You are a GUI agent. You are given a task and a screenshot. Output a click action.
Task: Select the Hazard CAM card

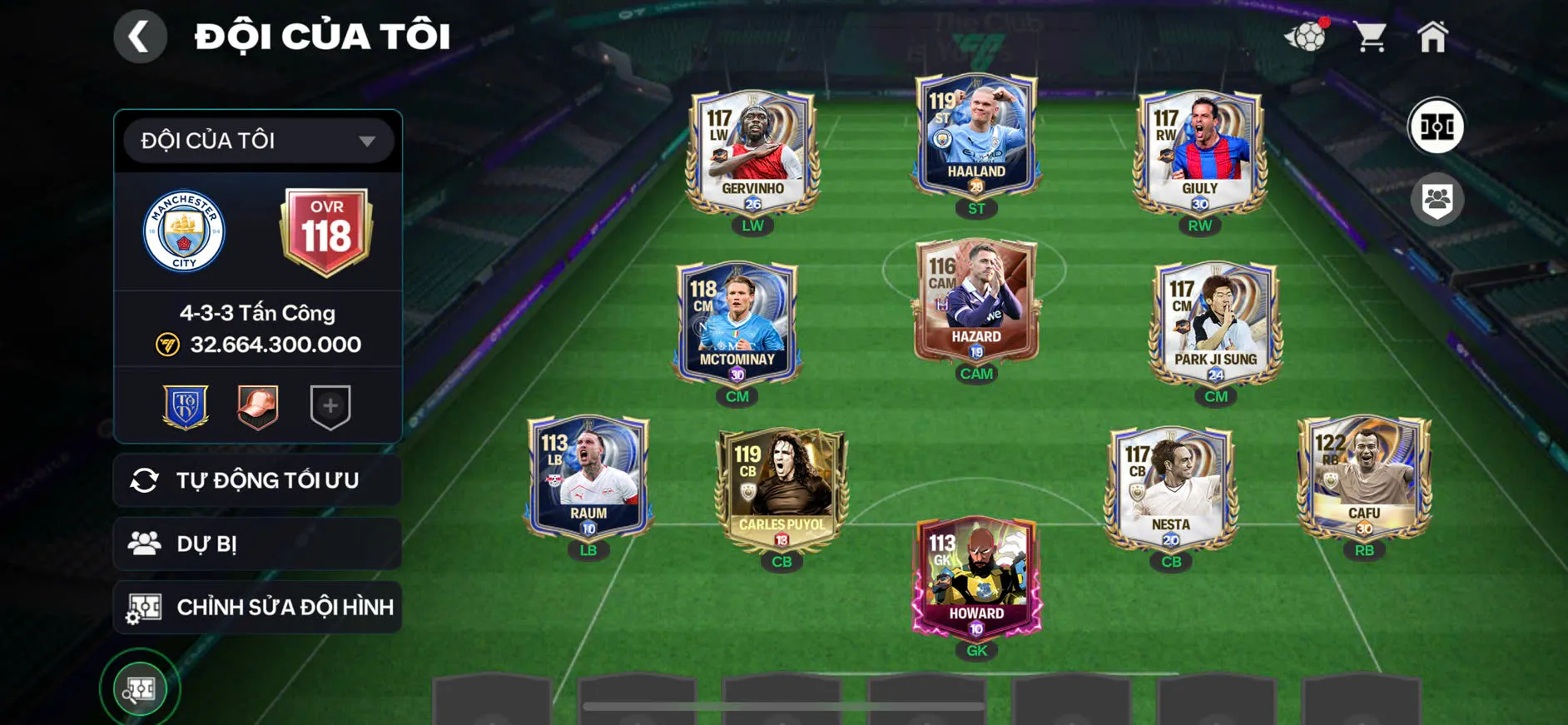coord(975,302)
